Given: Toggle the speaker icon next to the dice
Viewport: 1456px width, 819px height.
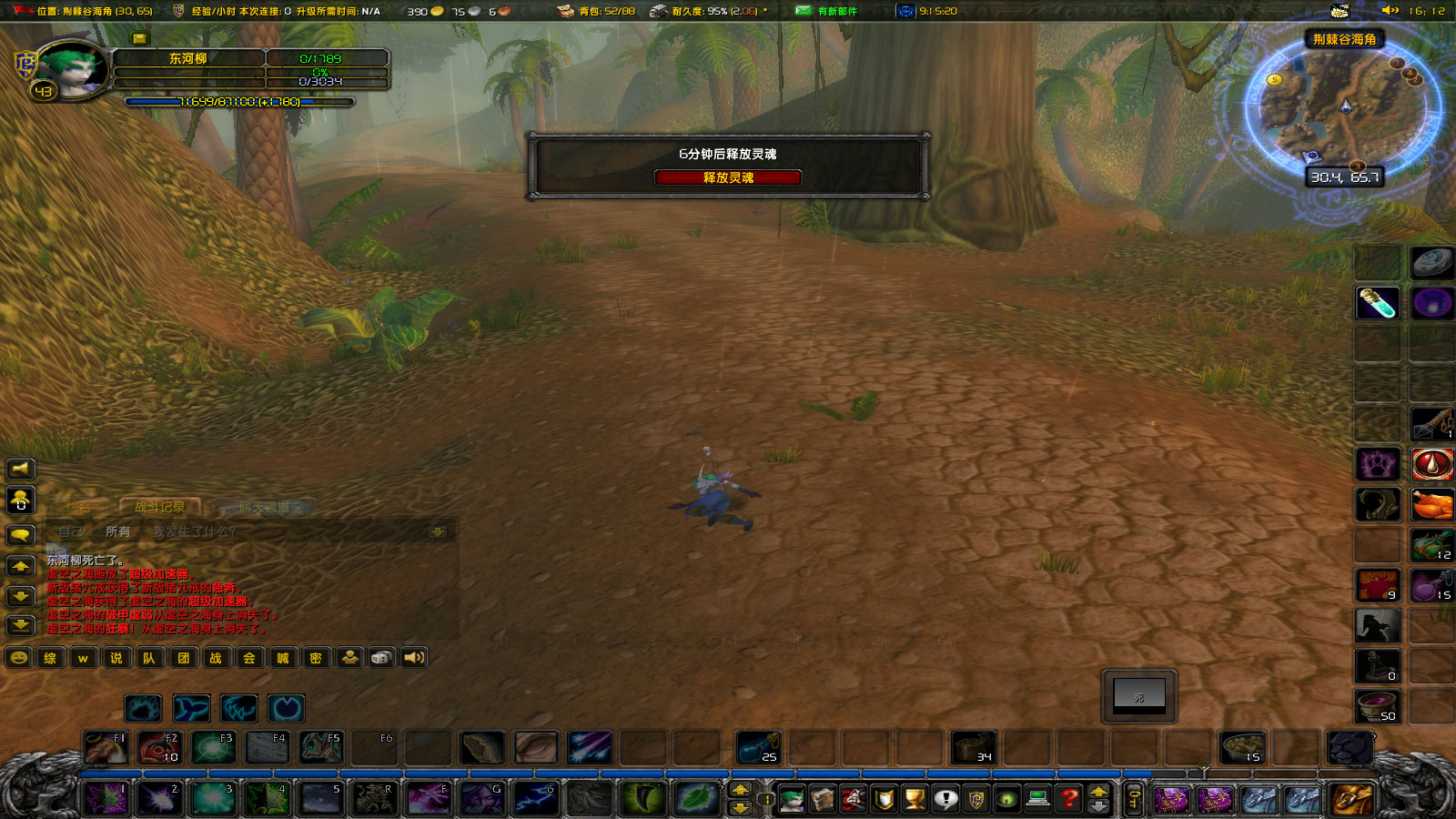Looking at the screenshot, I should pyautogui.click(x=414, y=657).
